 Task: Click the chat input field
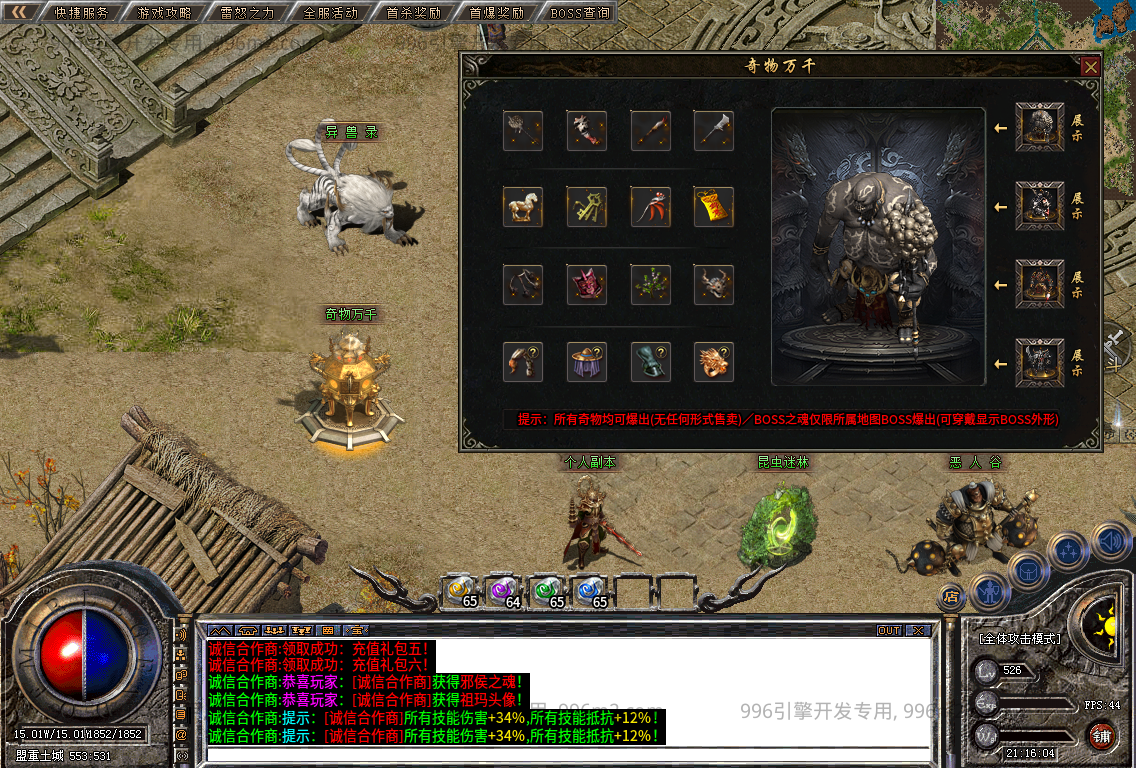pos(565,755)
